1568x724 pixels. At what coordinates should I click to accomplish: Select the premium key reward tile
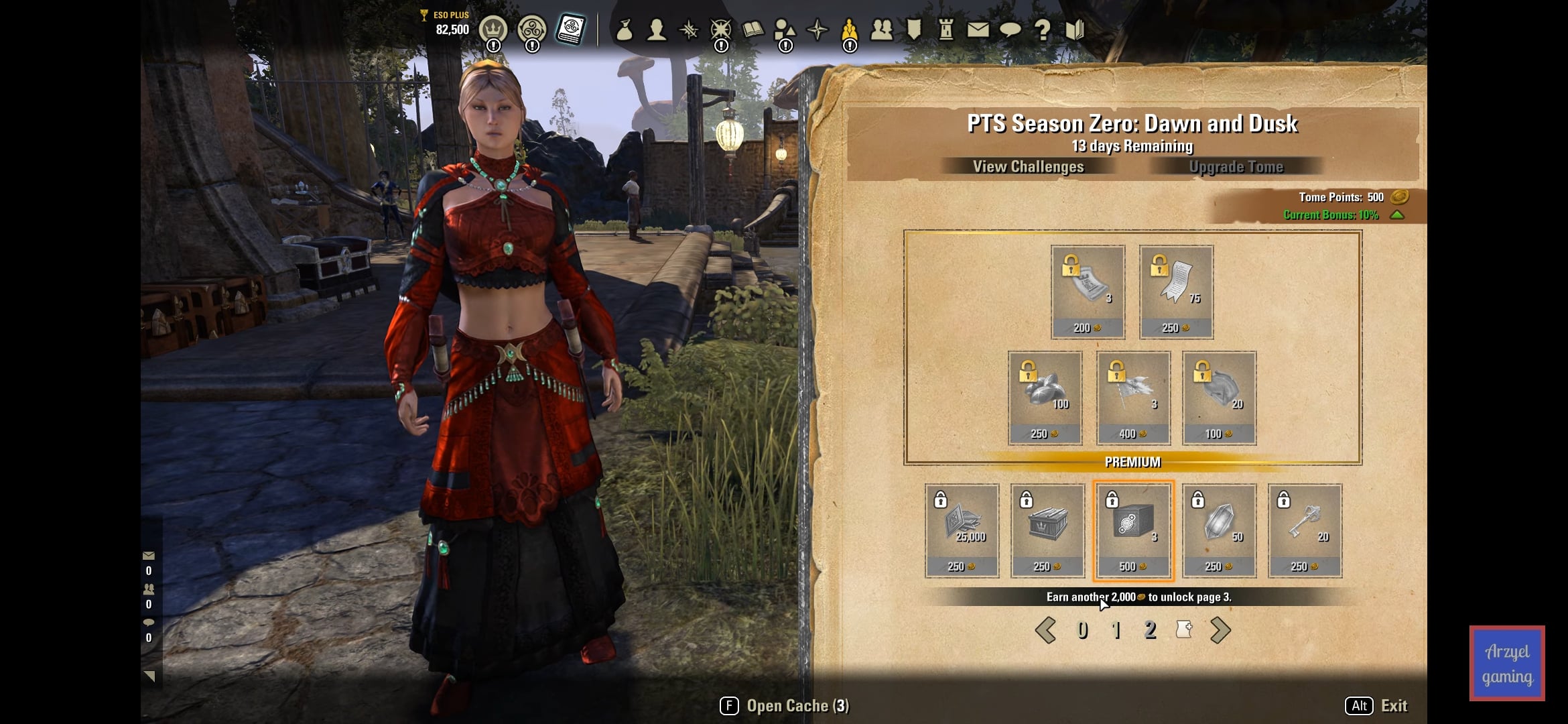tap(1305, 530)
